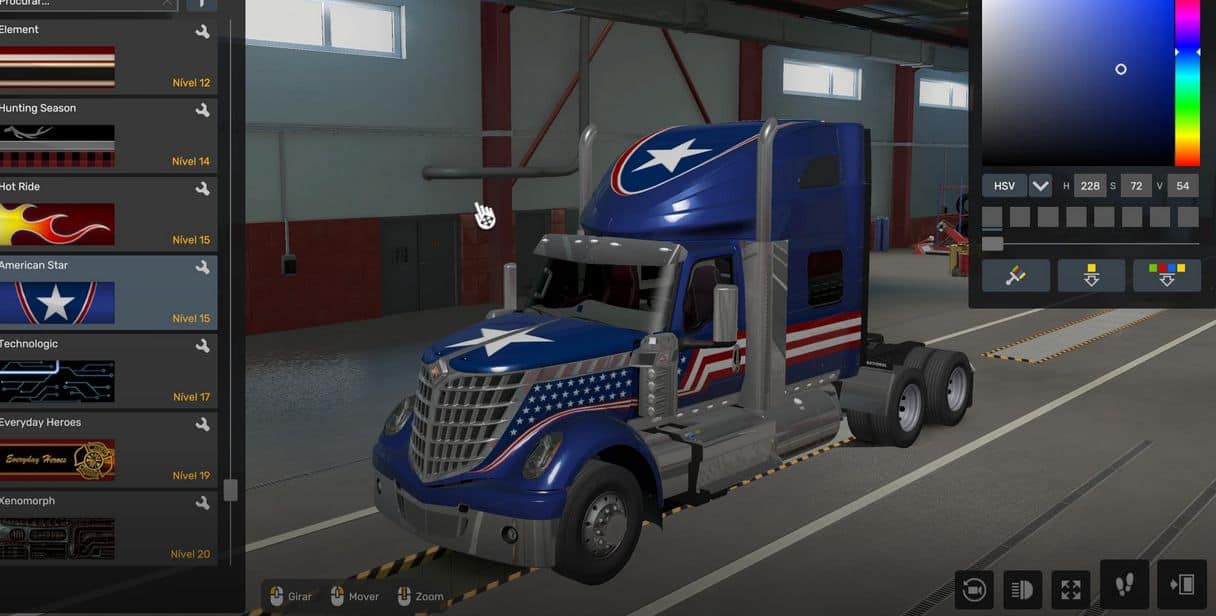The height and width of the screenshot is (616, 1216).
Task: Reset the camera view
Action: [974, 589]
